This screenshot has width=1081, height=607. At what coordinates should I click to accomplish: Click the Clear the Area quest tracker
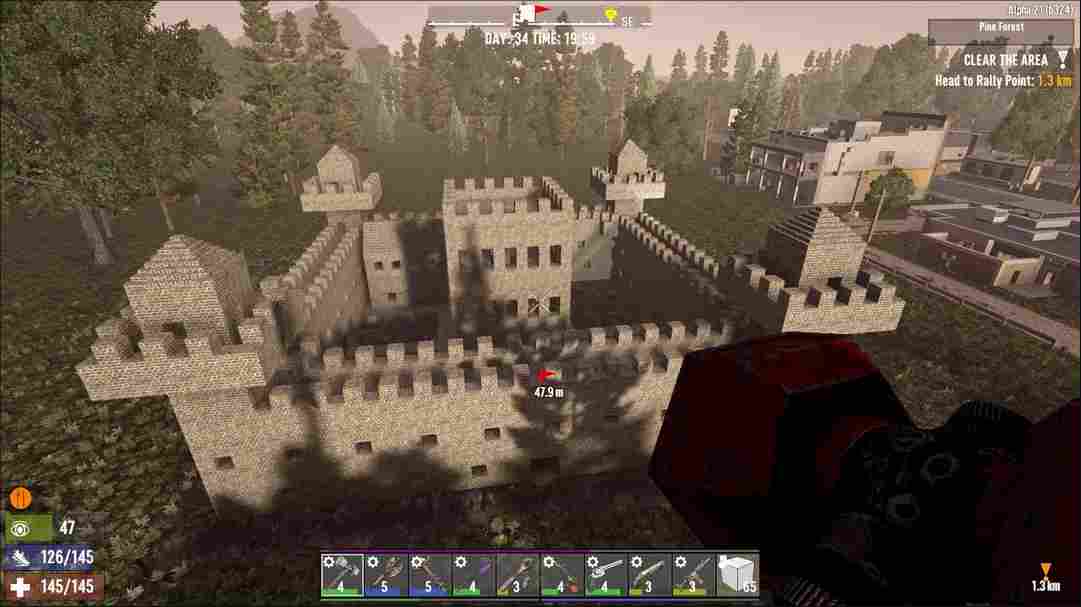coord(1004,59)
